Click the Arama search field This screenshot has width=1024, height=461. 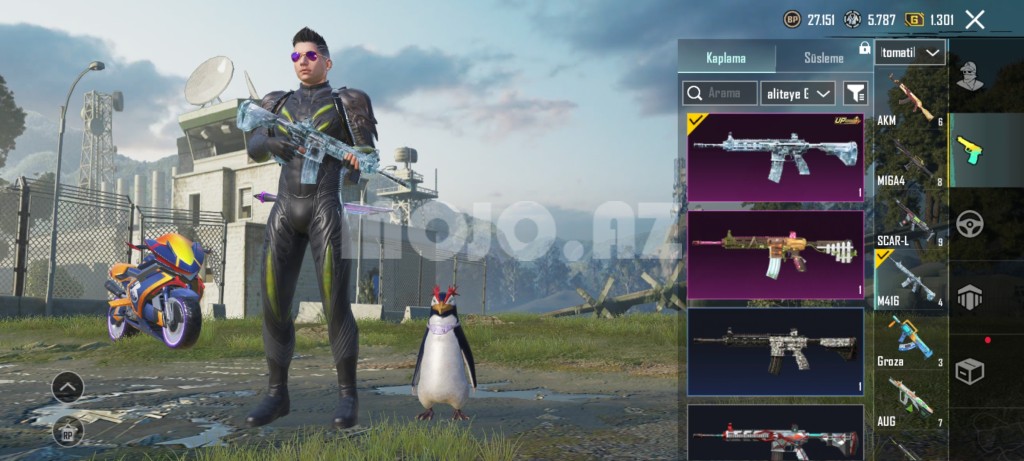click(x=720, y=93)
